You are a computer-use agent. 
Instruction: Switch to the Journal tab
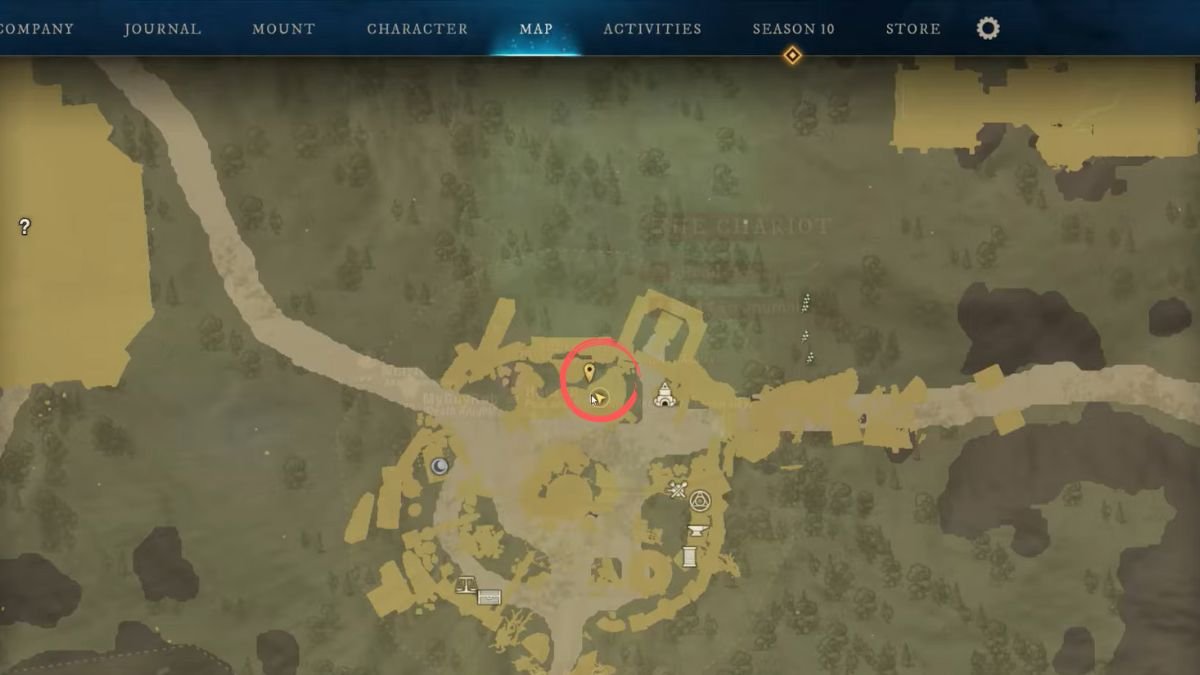pos(162,29)
